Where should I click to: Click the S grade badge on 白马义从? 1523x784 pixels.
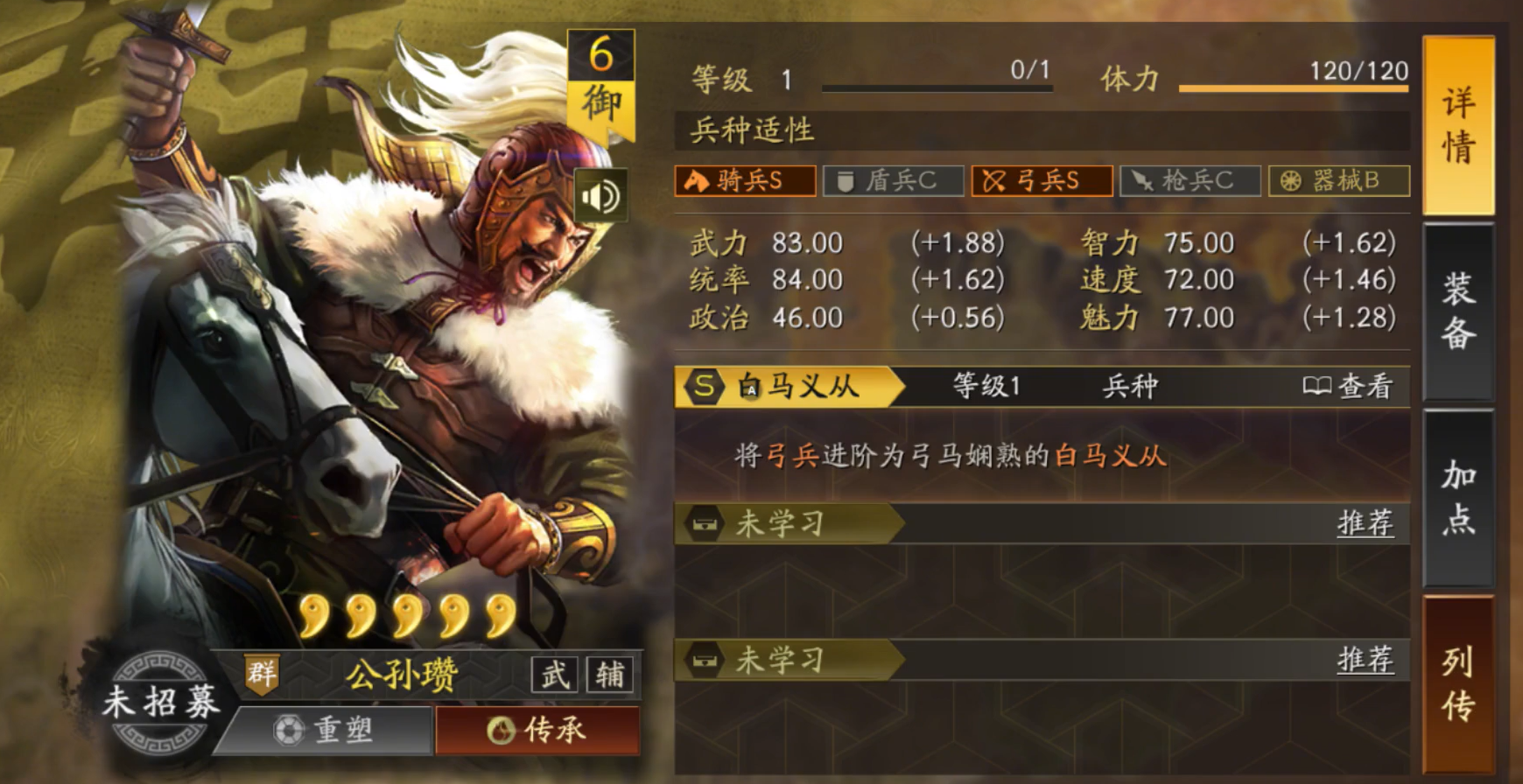(702, 388)
